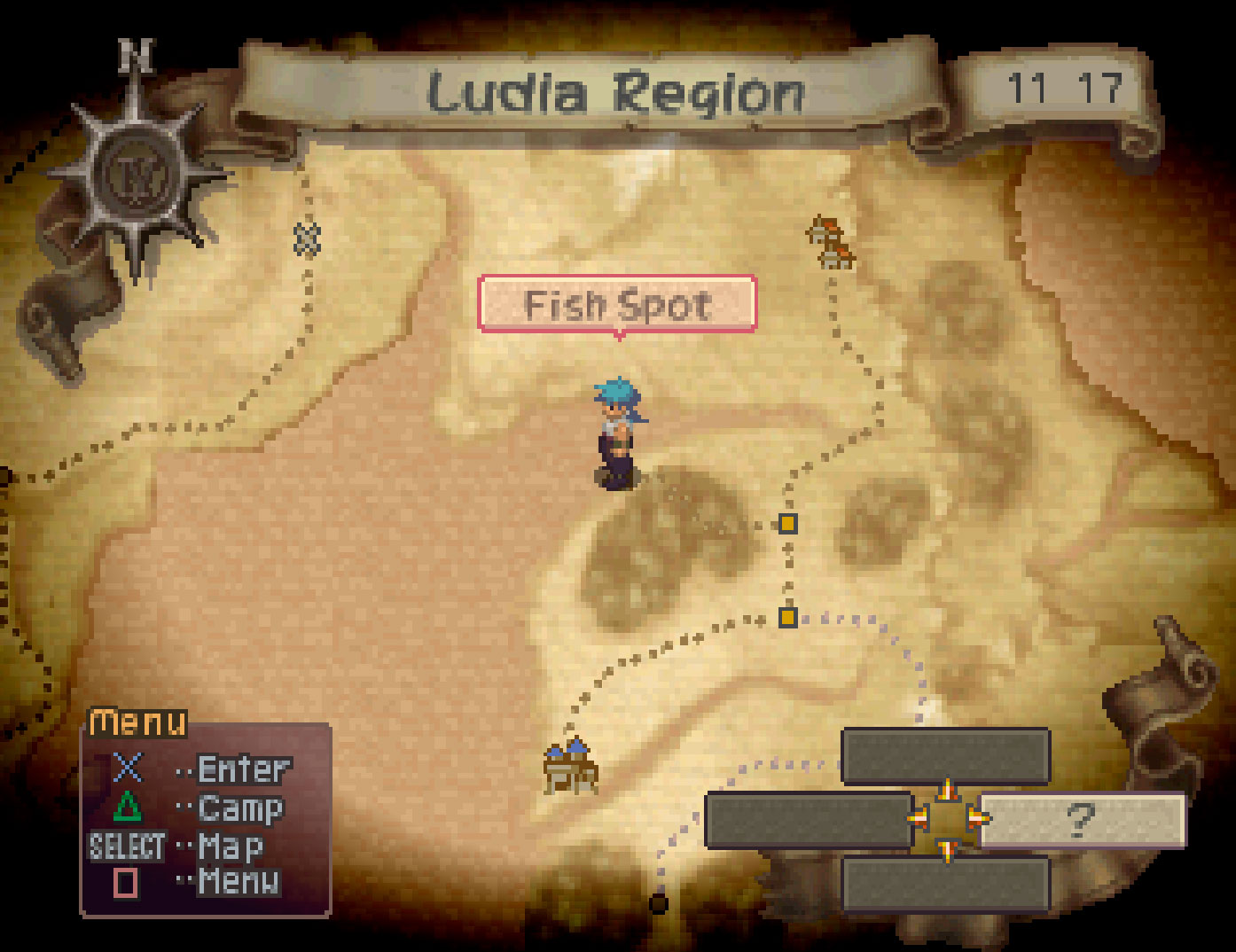Select the blue-roofed town map marker
Screen dimensions: 1236x952
click(570, 766)
